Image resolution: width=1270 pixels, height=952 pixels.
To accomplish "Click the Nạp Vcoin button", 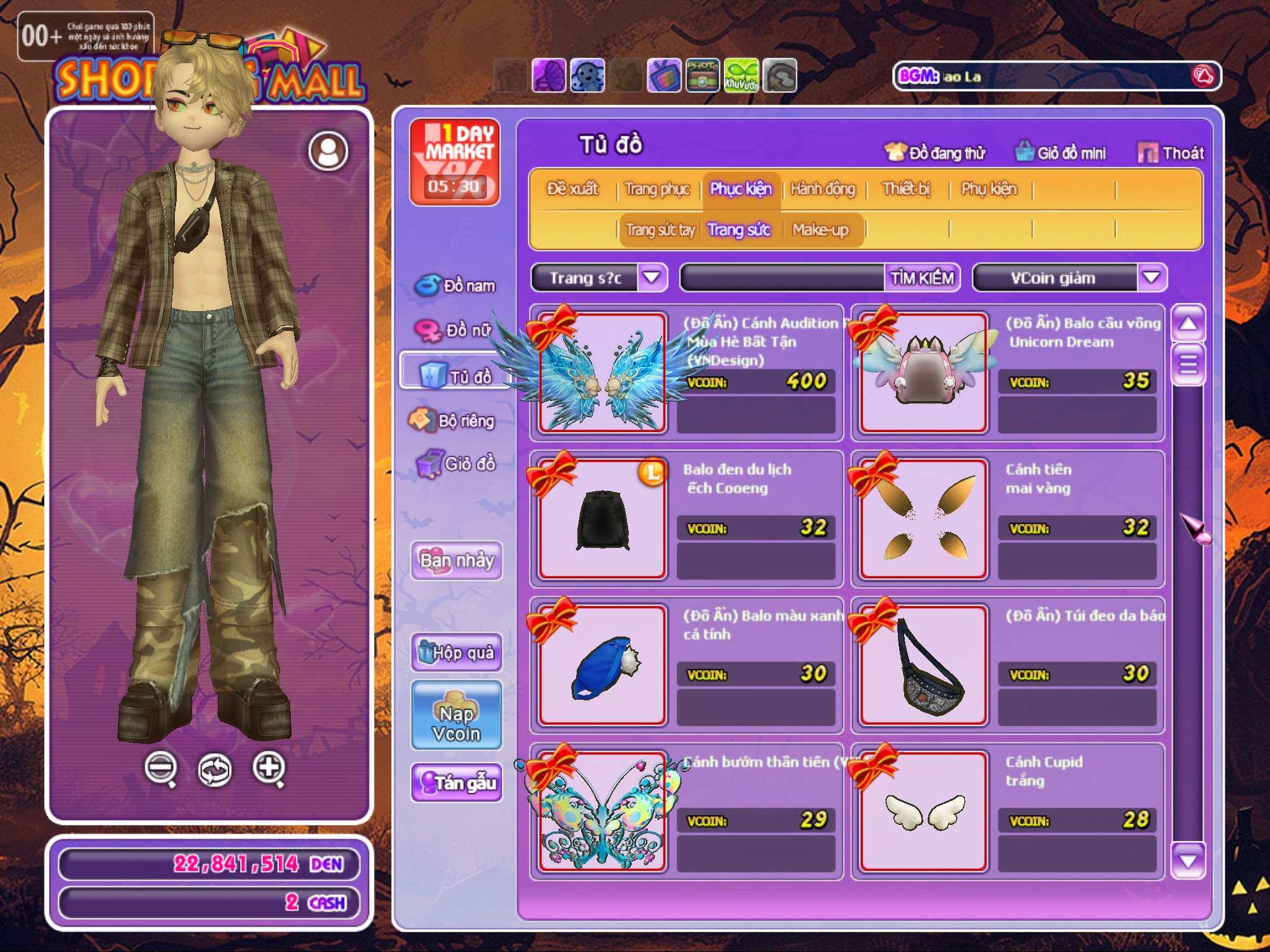I will [x=456, y=715].
